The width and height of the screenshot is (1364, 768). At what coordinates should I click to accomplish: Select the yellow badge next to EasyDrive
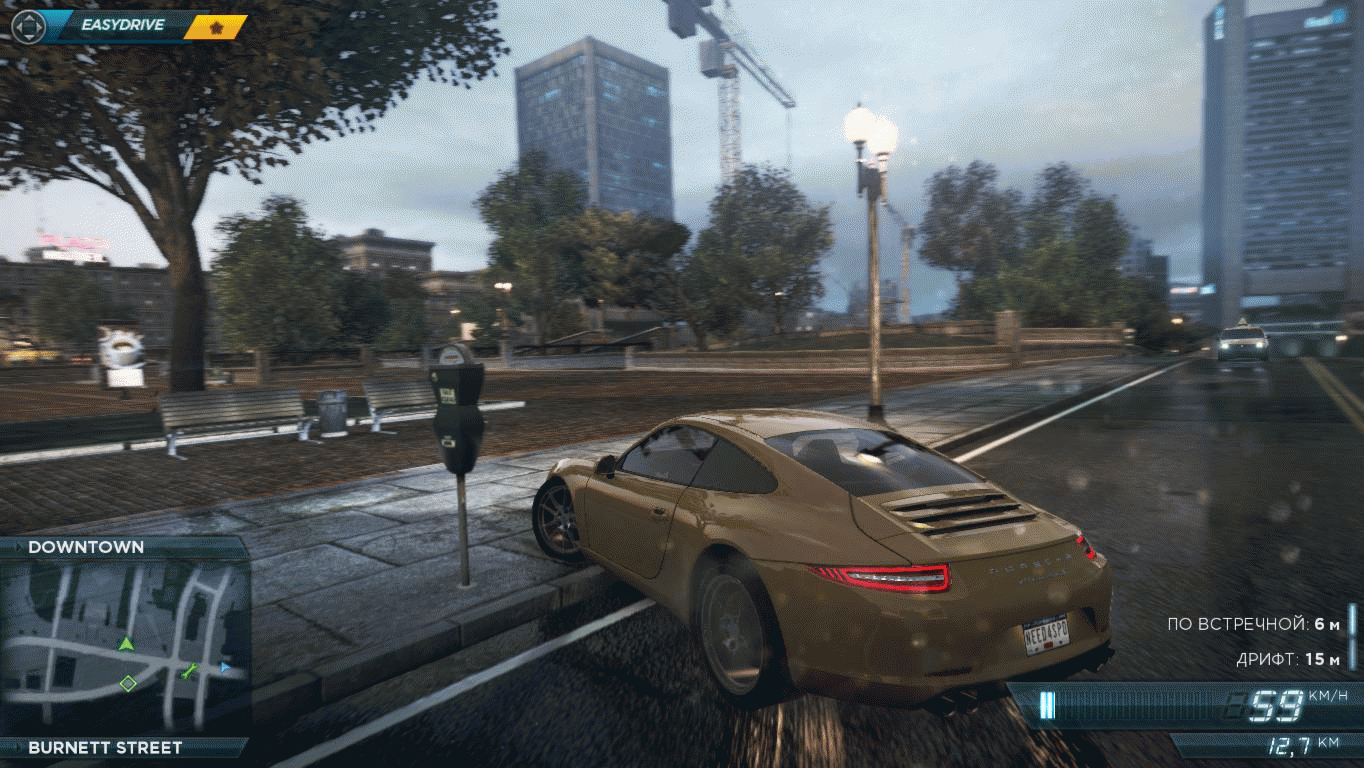coord(215,26)
